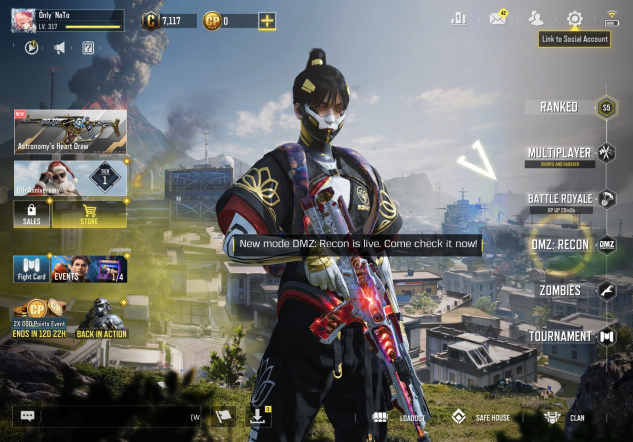Viewport: 633px width, 442px height.
Task: Add CP with the yellow plus button
Action: (x=267, y=21)
